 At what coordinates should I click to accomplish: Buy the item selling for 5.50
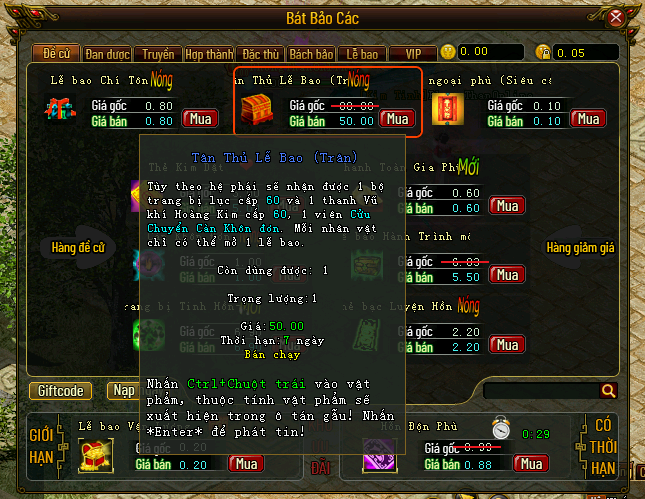click(x=507, y=276)
